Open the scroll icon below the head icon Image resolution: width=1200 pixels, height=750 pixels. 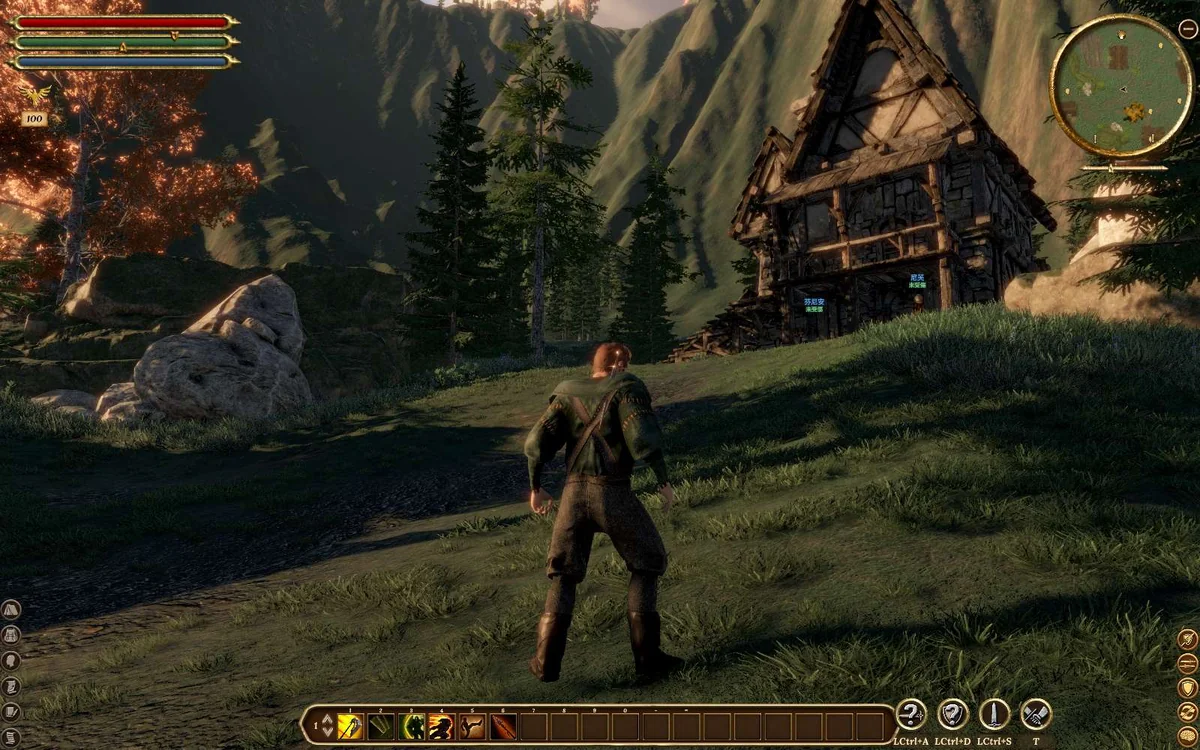coord(11,687)
